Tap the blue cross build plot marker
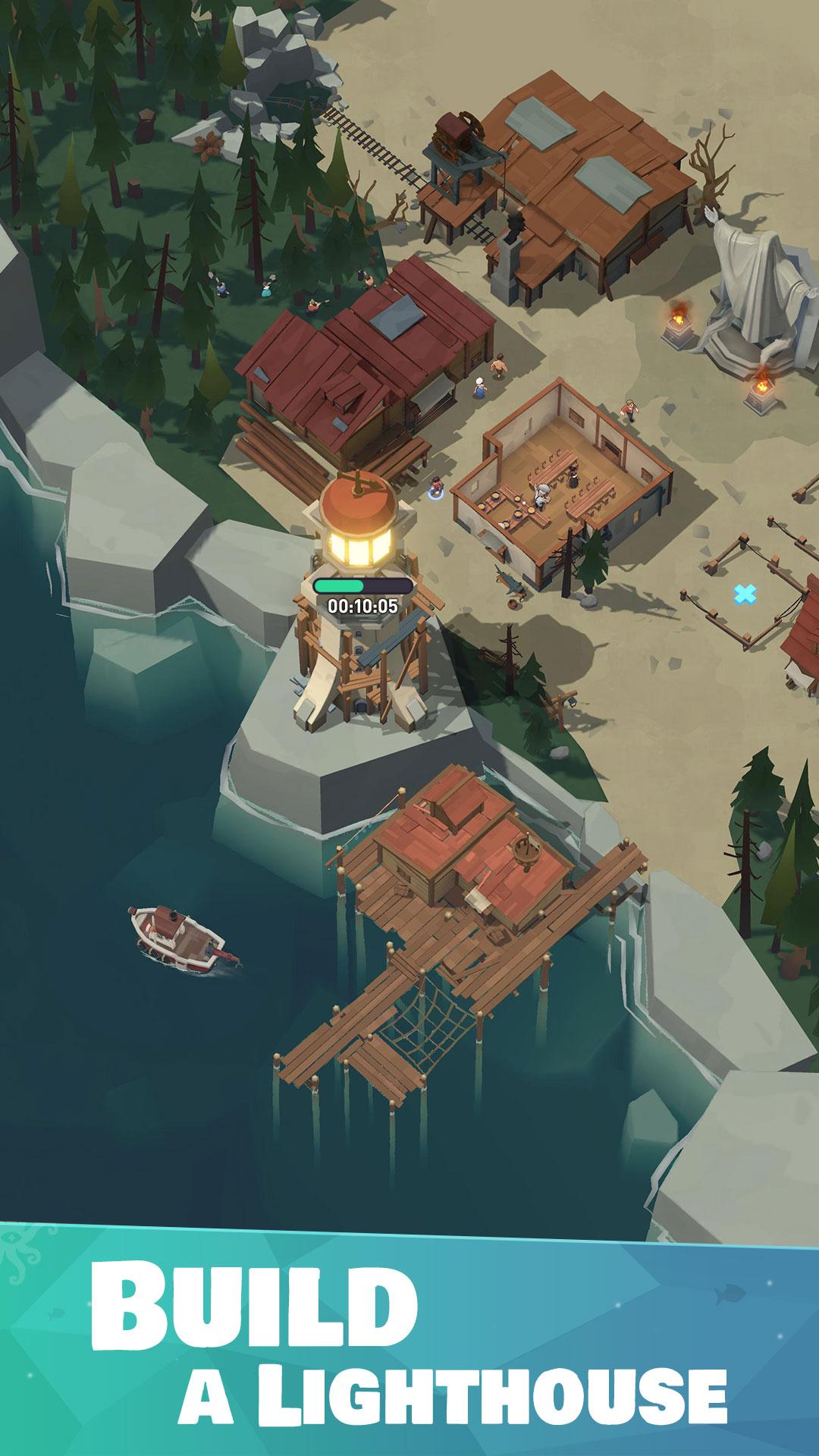 pyautogui.click(x=745, y=594)
